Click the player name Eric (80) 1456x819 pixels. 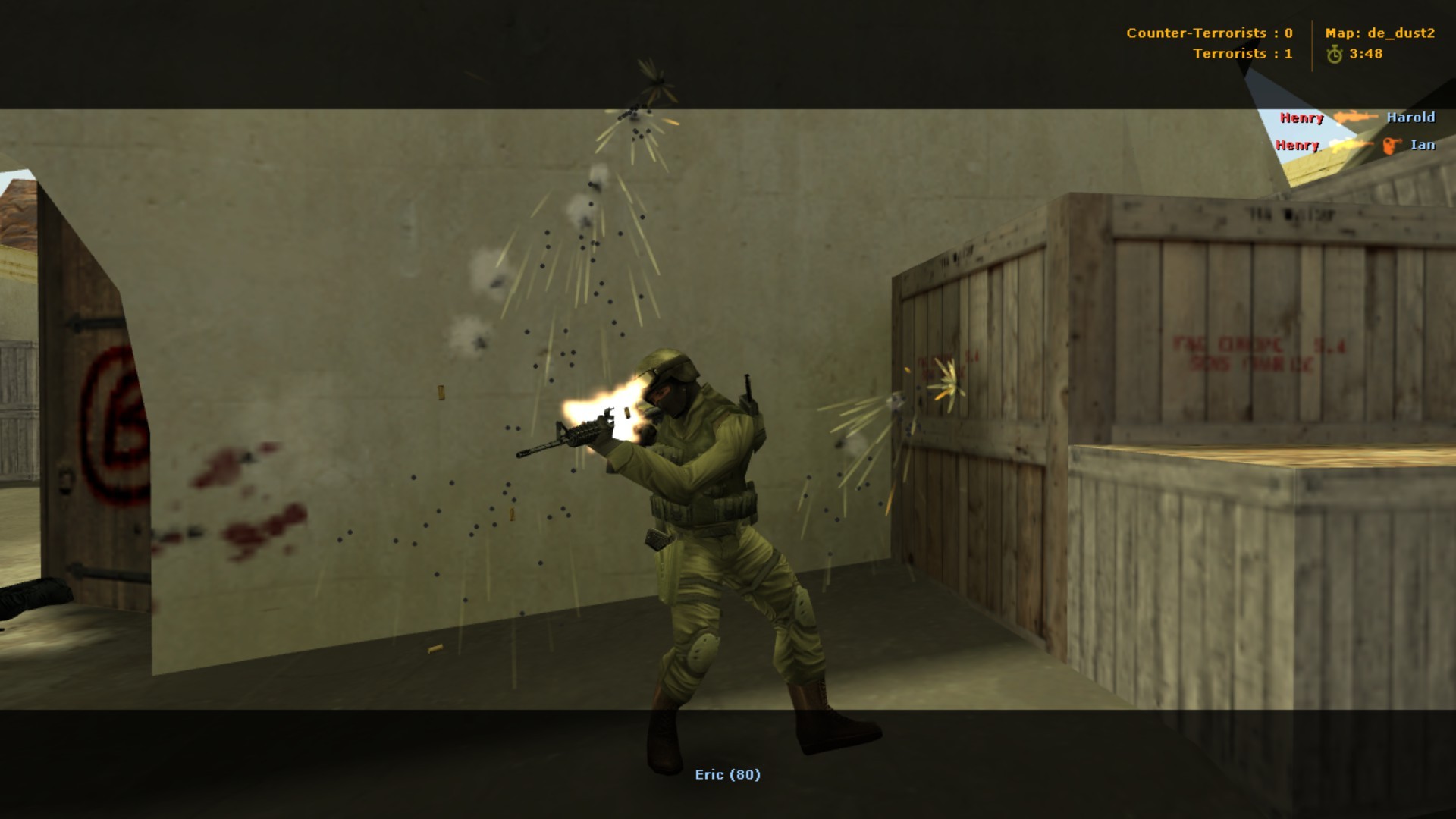[x=727, y=776]
